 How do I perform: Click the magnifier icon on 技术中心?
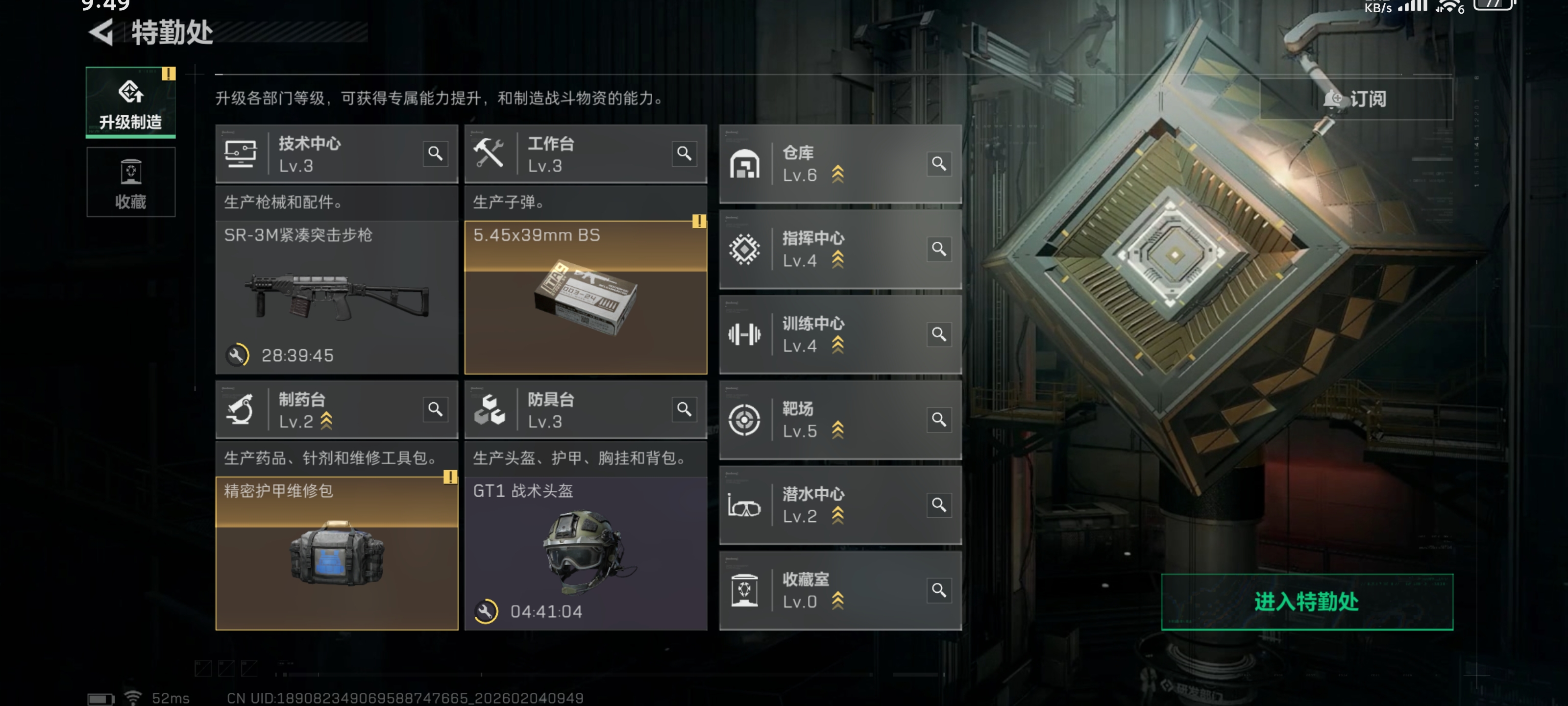click(x=435, y=153)
